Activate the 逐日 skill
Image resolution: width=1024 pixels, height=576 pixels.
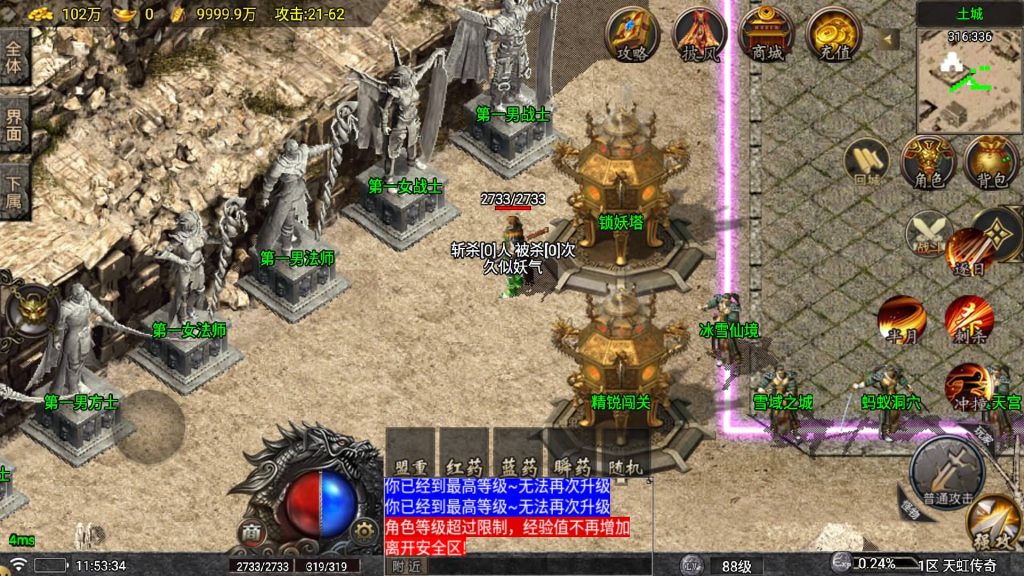[x=967, y=250]
